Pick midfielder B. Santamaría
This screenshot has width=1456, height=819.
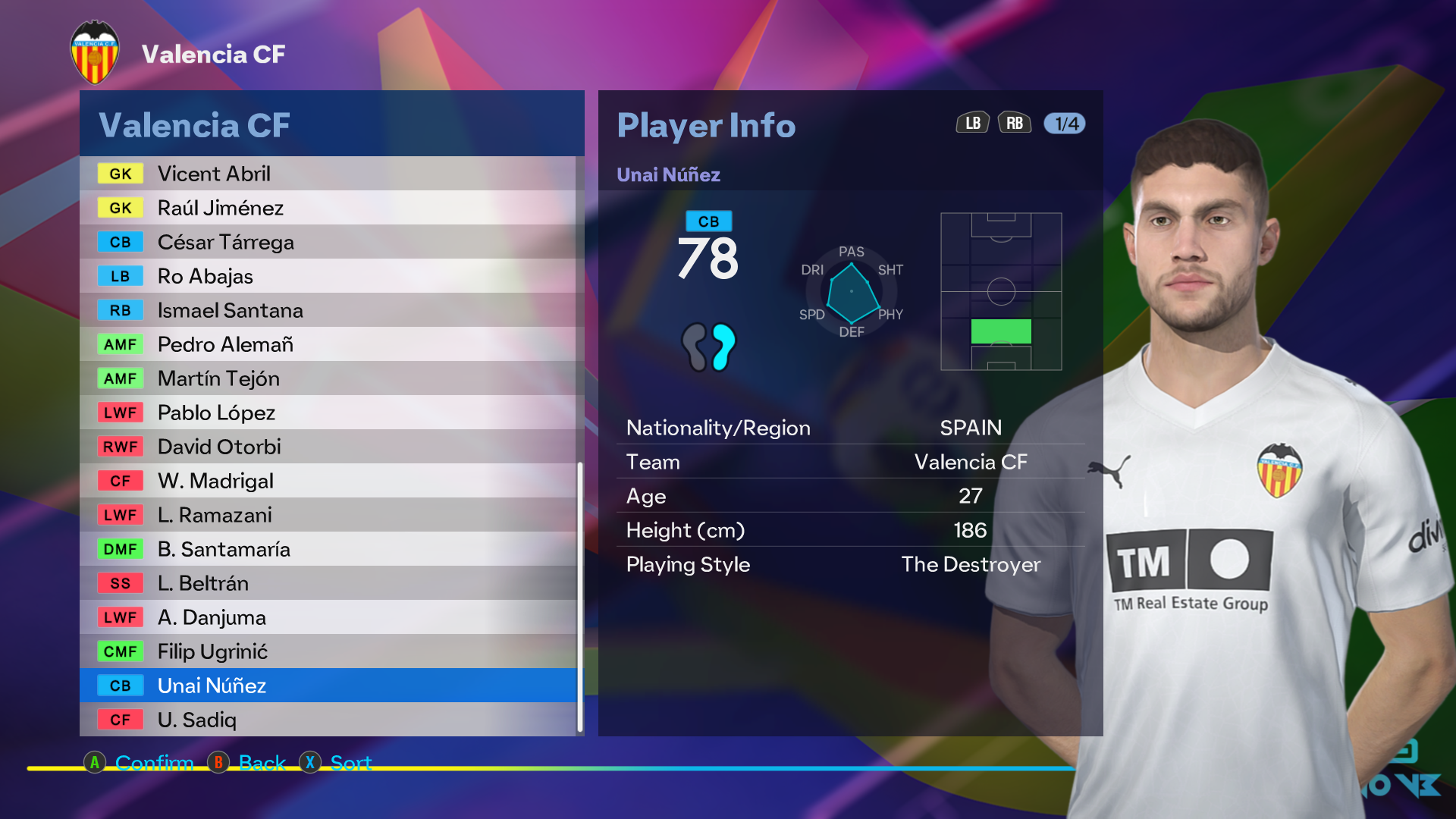328,549
